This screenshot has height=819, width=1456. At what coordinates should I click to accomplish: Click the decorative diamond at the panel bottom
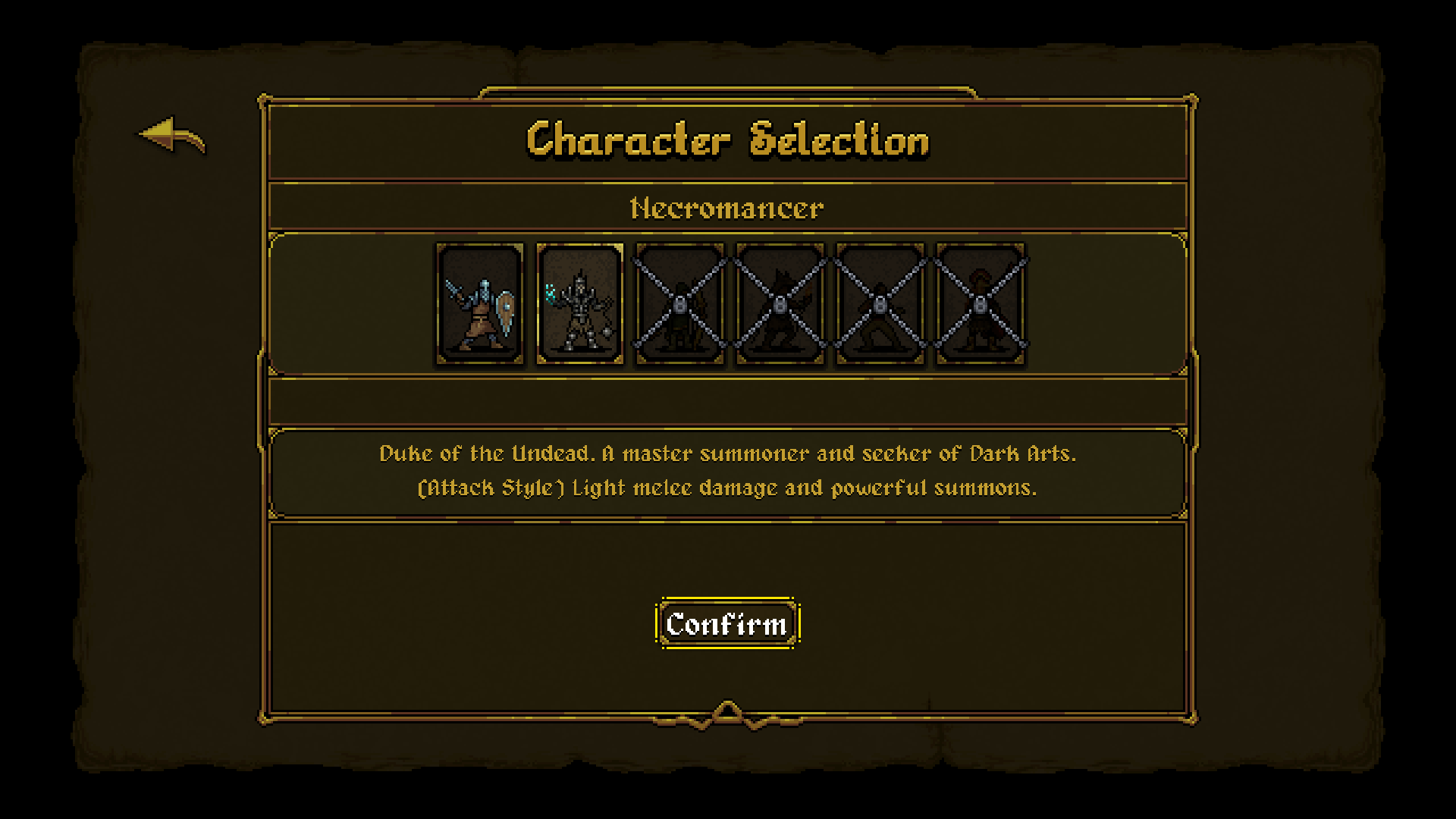(727, 711)
